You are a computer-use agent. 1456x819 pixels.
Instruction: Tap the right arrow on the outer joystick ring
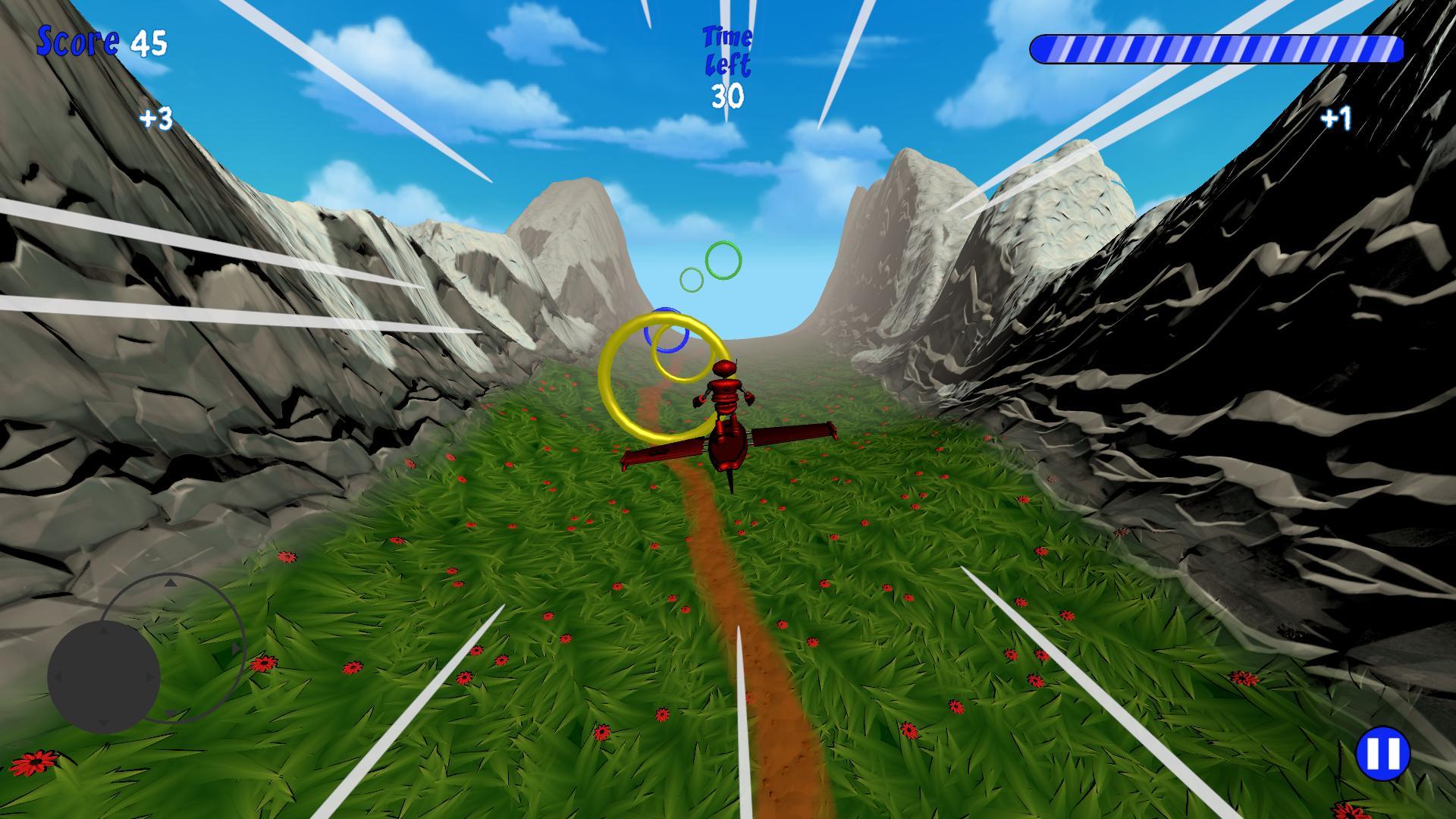pos(235,648)
